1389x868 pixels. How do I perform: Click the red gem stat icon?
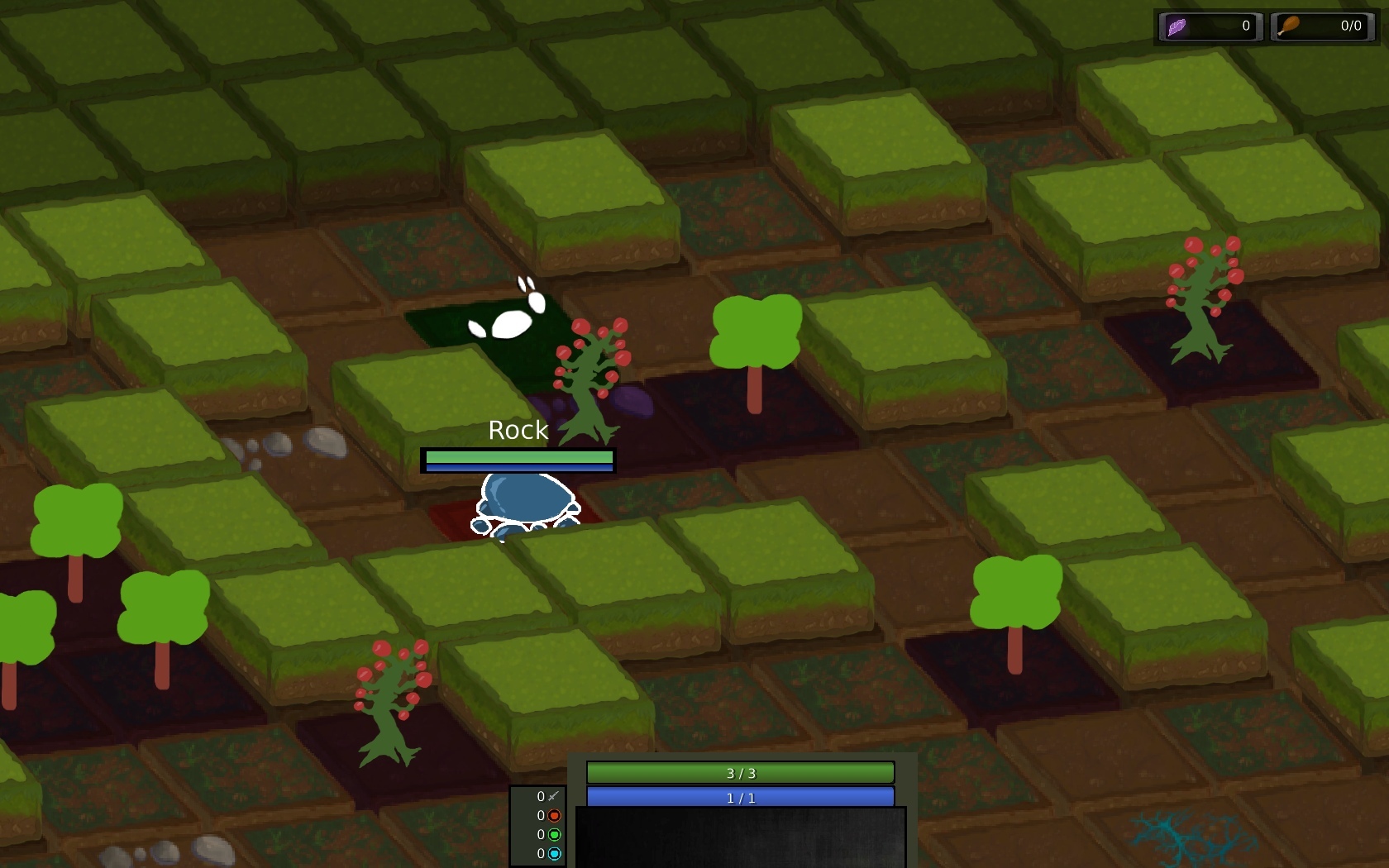(555, 816)
